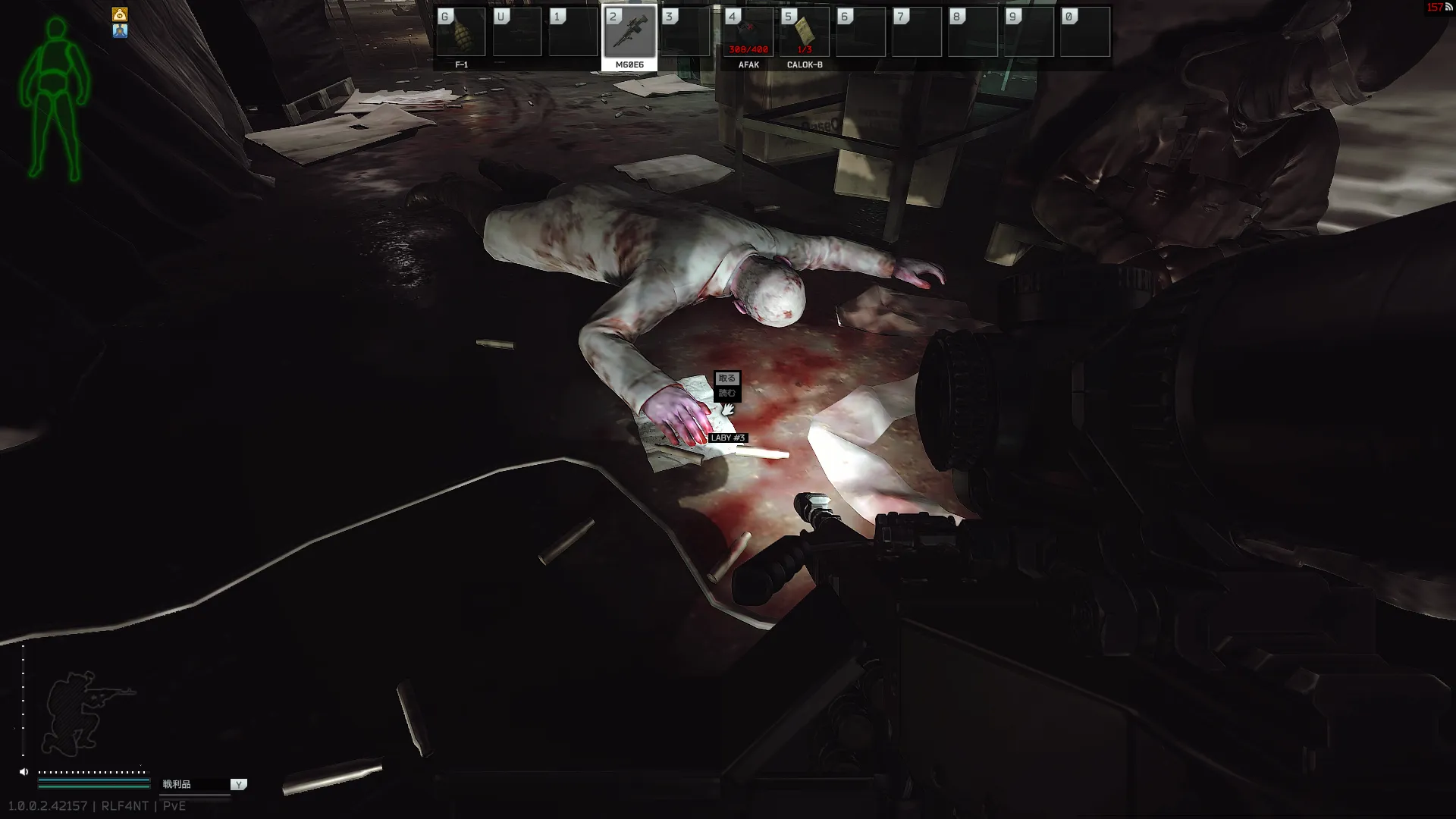1456x819 pixels.
Task: Click the green body health silhouette
Action: tap(55, 99)
